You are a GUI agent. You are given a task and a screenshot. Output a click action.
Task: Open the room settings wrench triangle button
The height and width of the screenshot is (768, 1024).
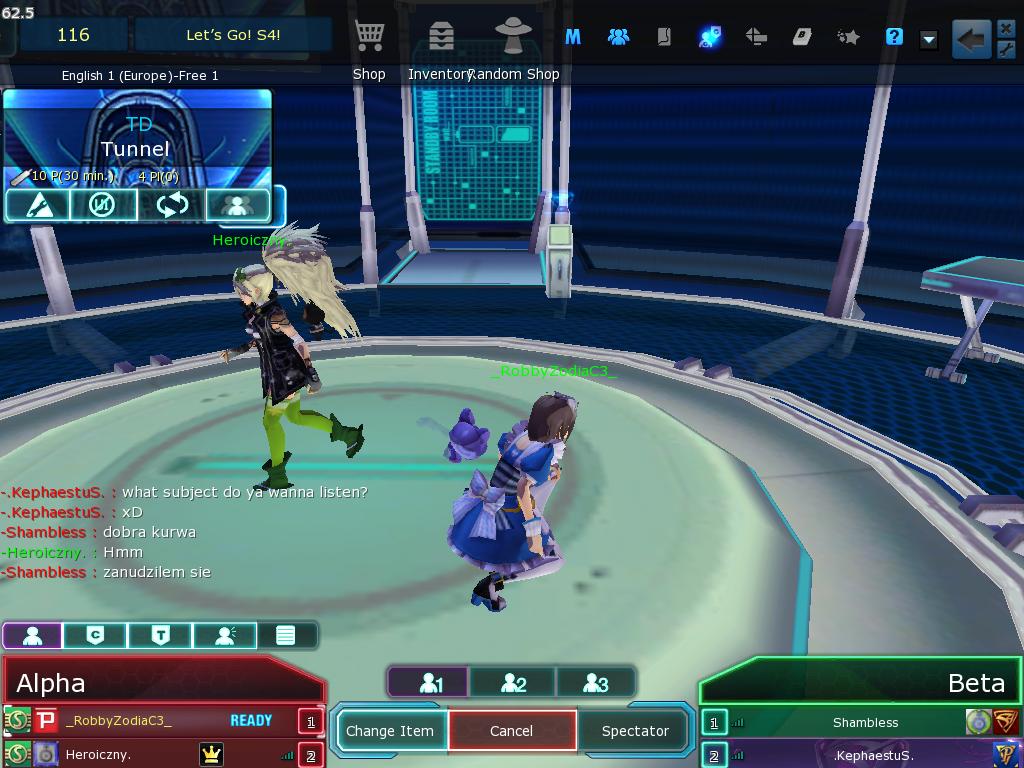37,205
